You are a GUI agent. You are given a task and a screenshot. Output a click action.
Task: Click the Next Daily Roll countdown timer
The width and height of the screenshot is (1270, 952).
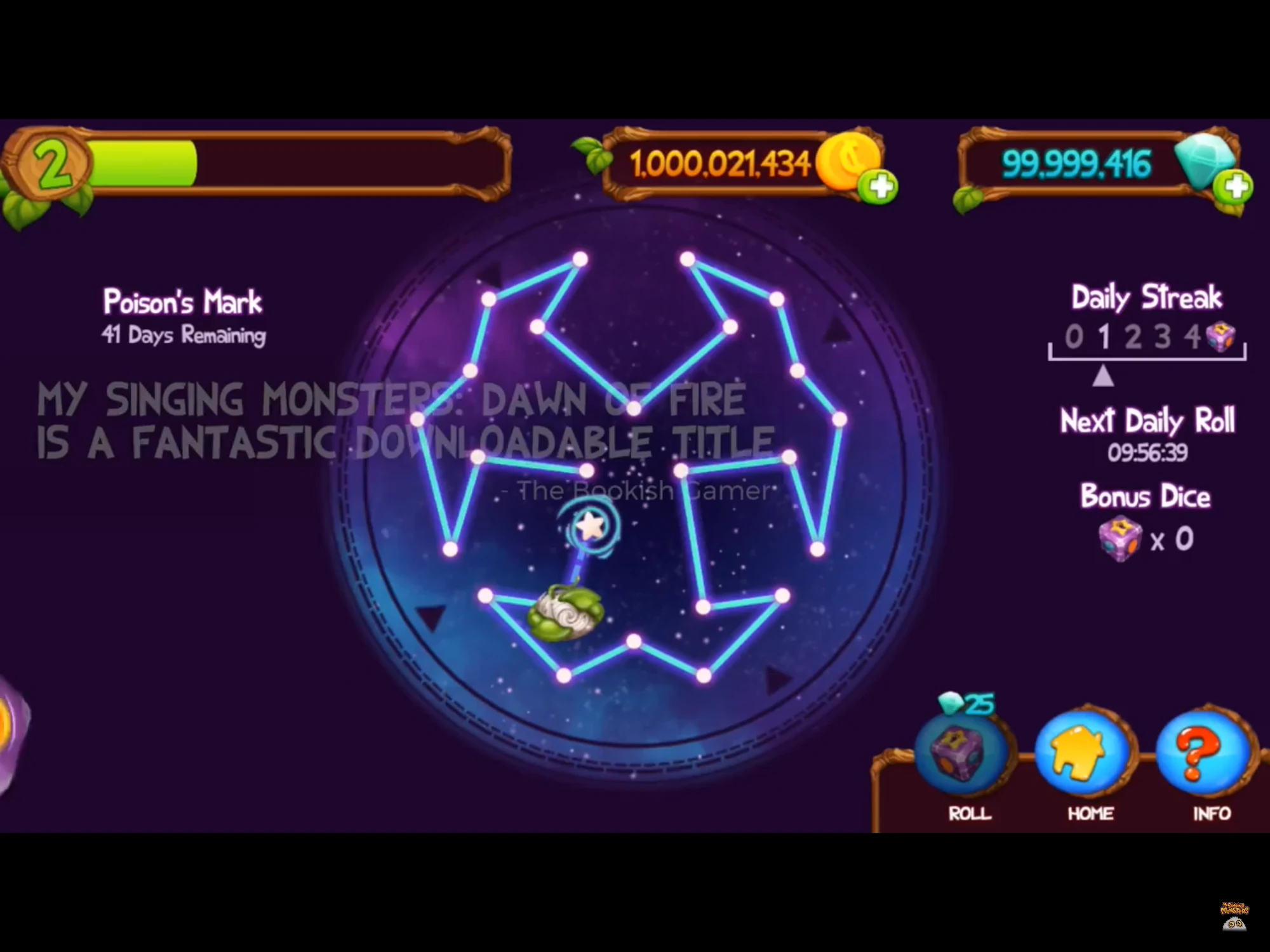tap(1148, 453)
